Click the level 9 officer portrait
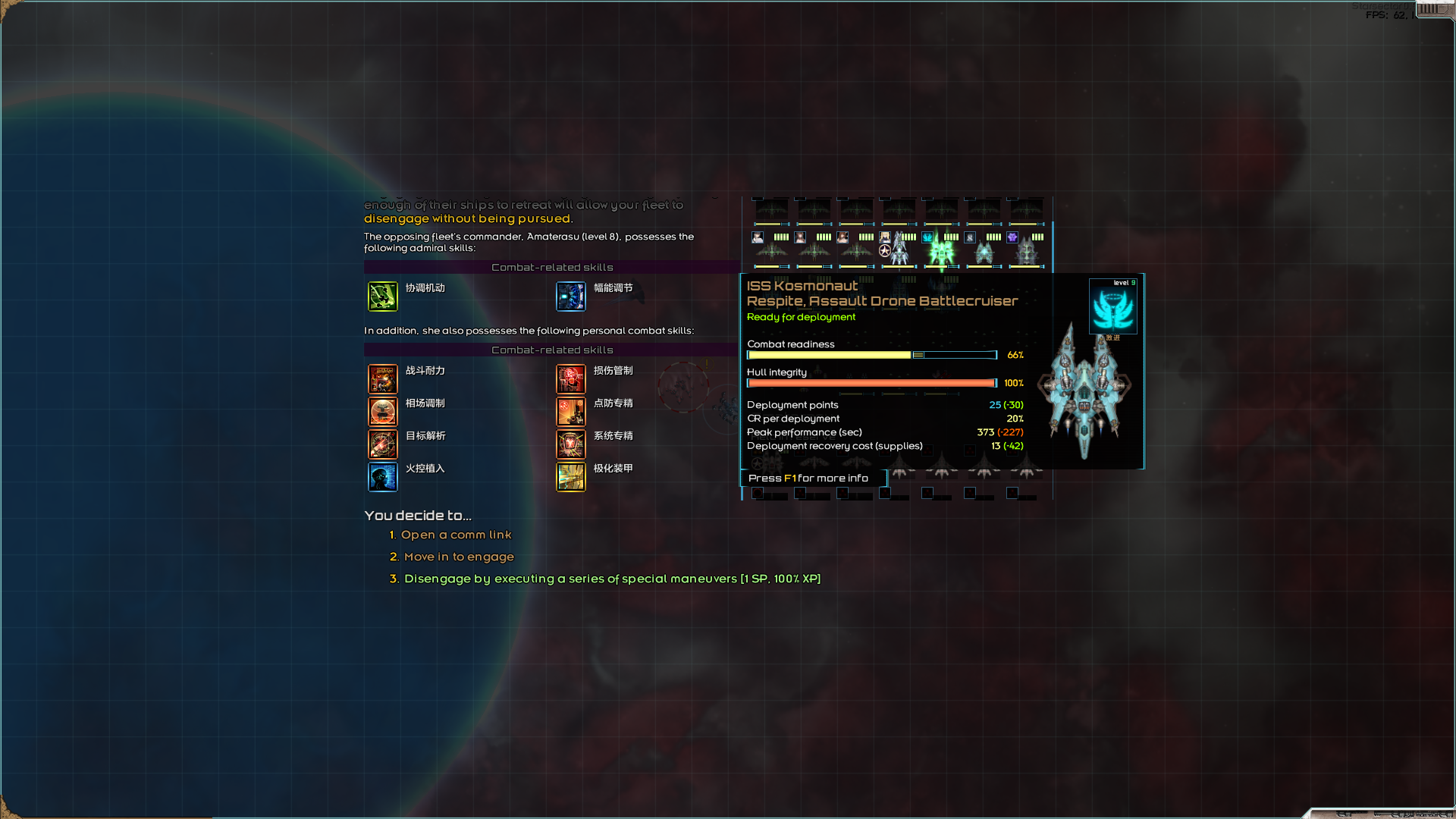 [x=1112, y=307]
